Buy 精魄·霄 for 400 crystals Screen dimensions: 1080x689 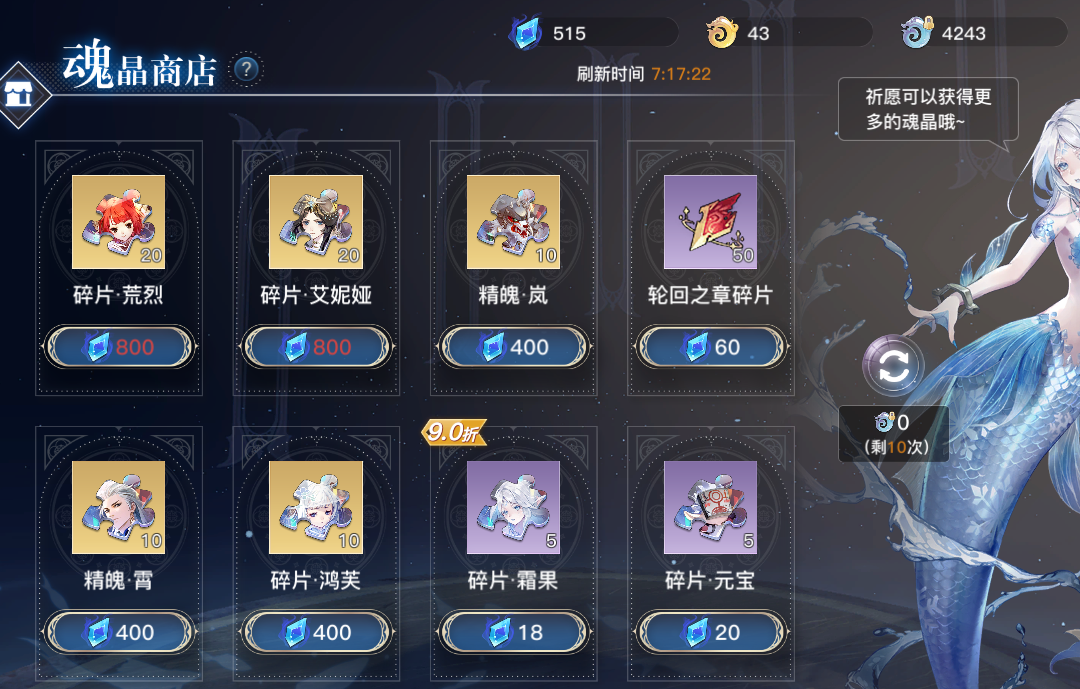(119, 632)
